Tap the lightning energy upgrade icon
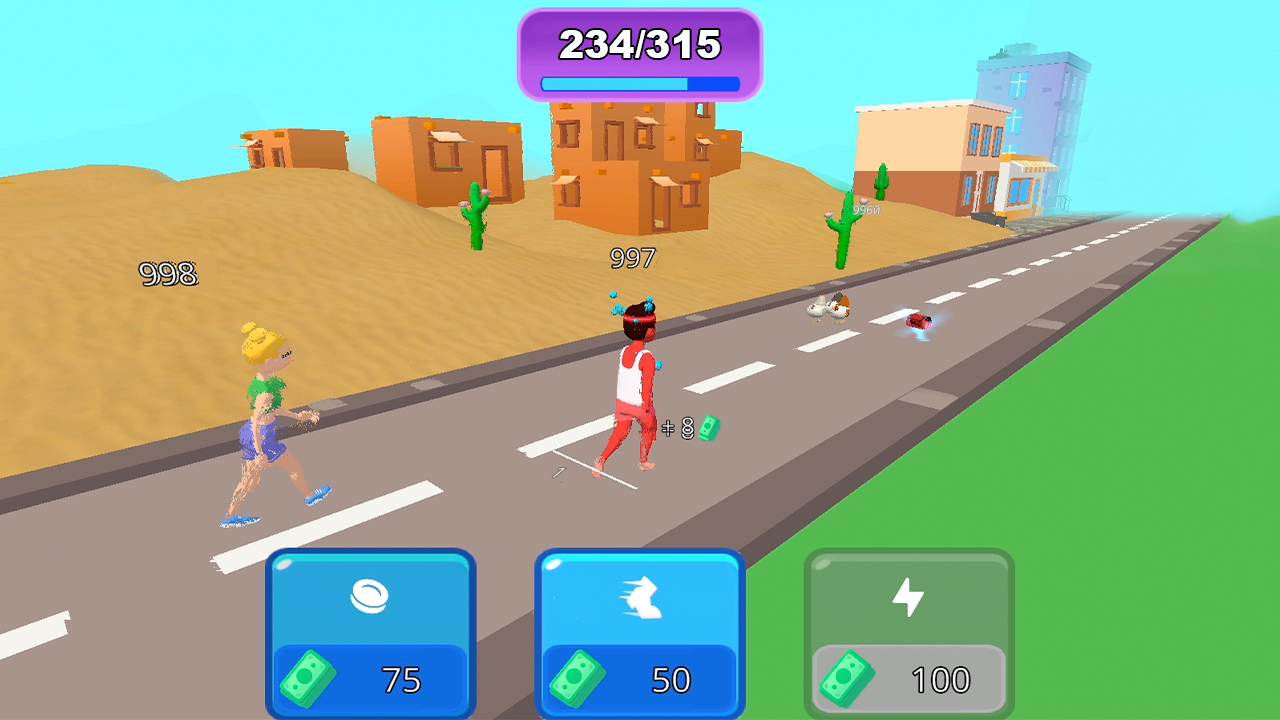Viewport: 1280px width, 720px height. click(907, 595)
